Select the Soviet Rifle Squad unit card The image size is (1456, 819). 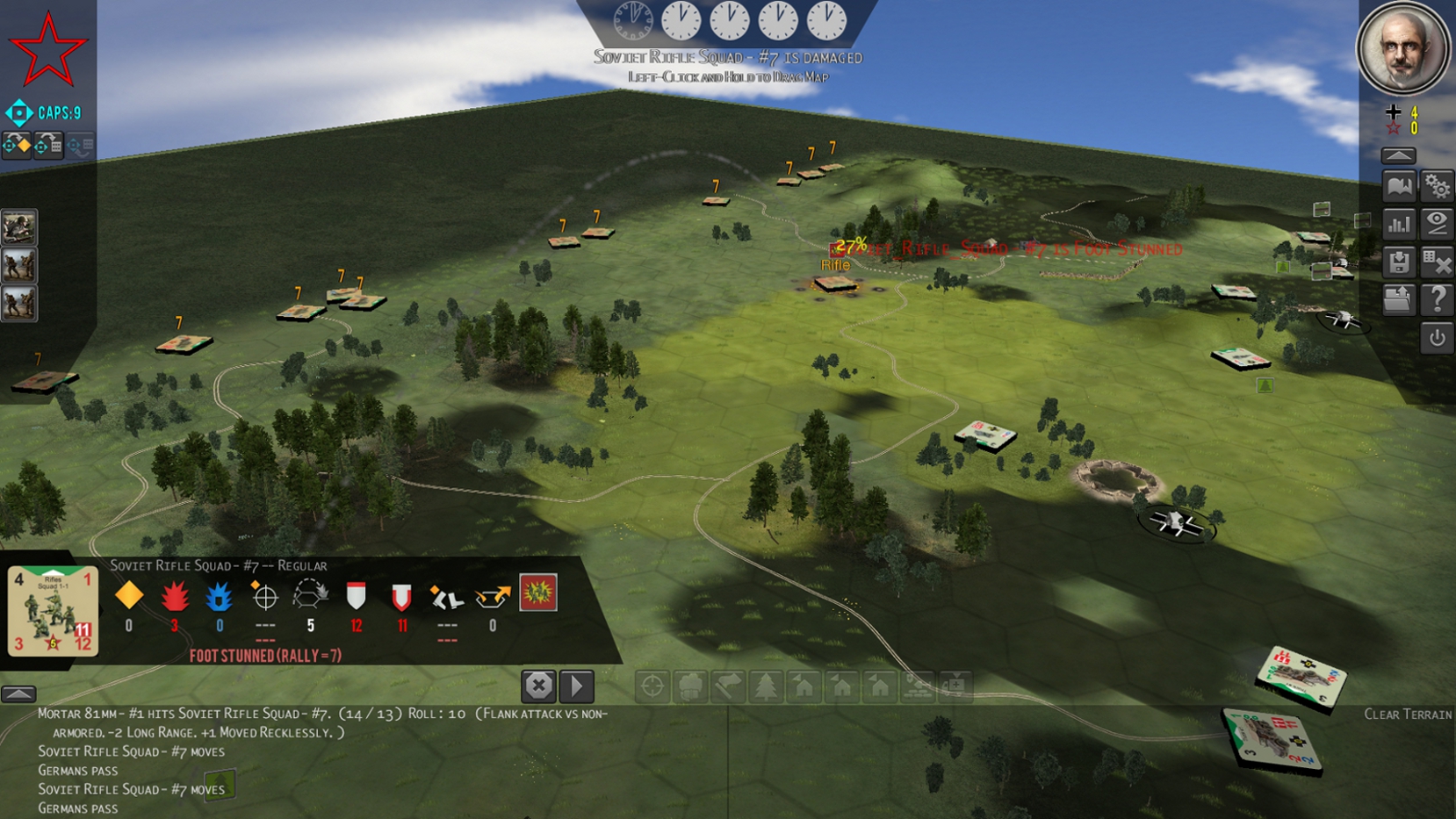click(53, 612)
